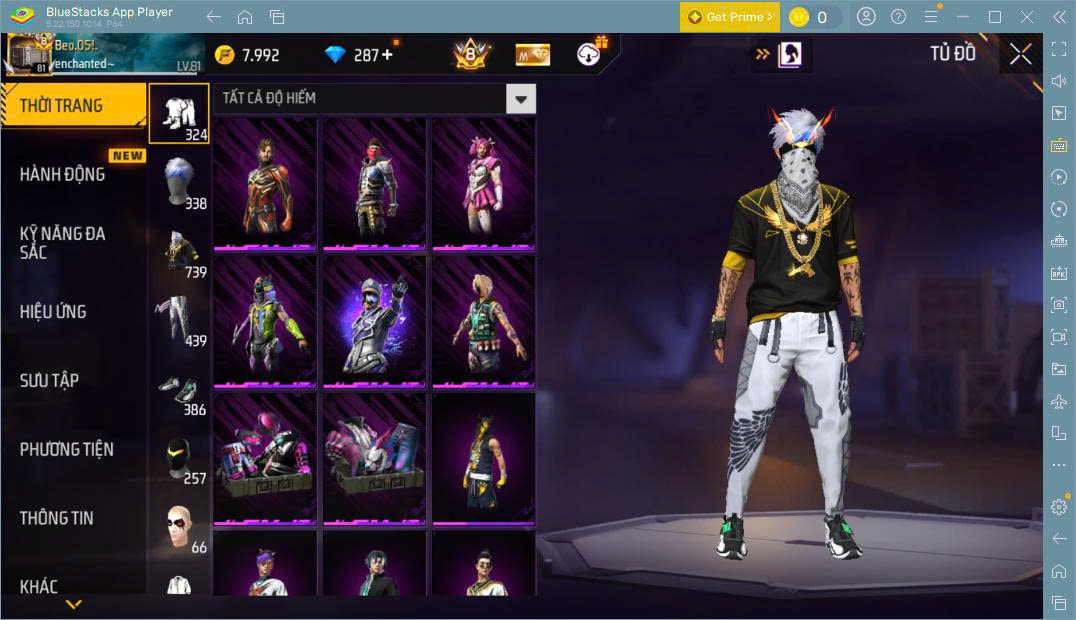Open the player profile avatar

(28, 54)
